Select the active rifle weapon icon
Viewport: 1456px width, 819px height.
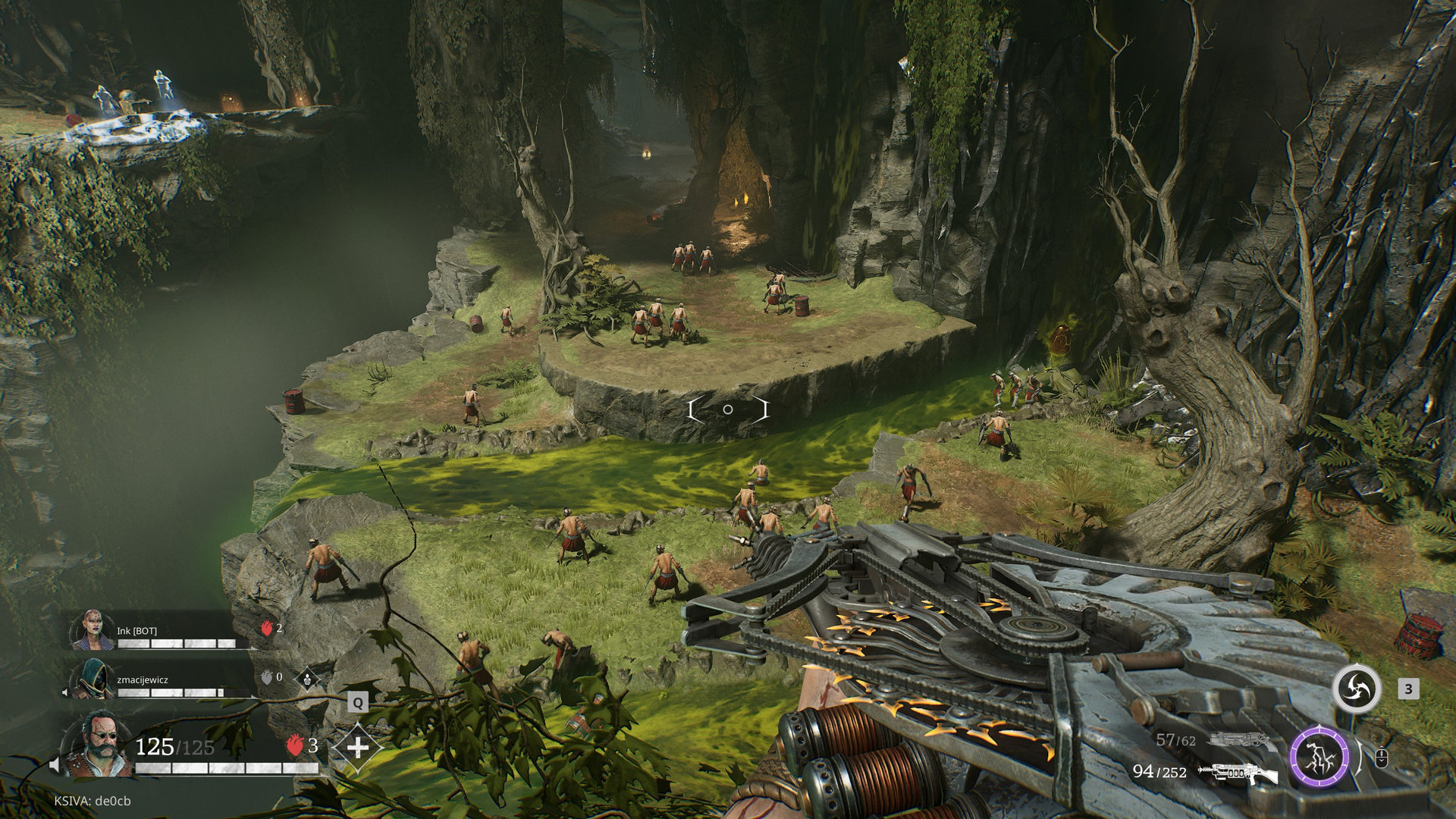1238,773
